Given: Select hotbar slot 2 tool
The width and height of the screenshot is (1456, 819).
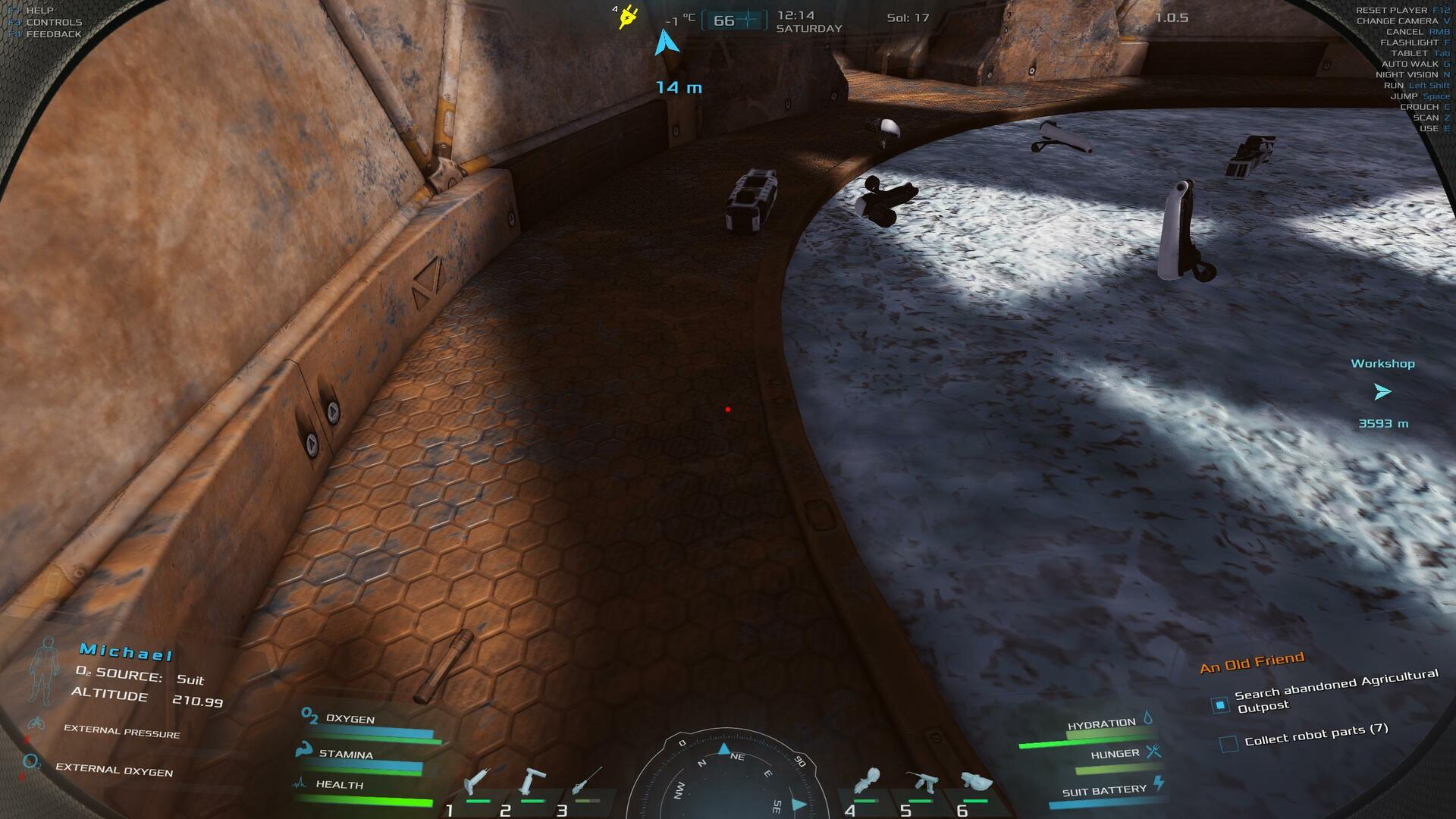Looking at the screenshot, I should point(532,781).
